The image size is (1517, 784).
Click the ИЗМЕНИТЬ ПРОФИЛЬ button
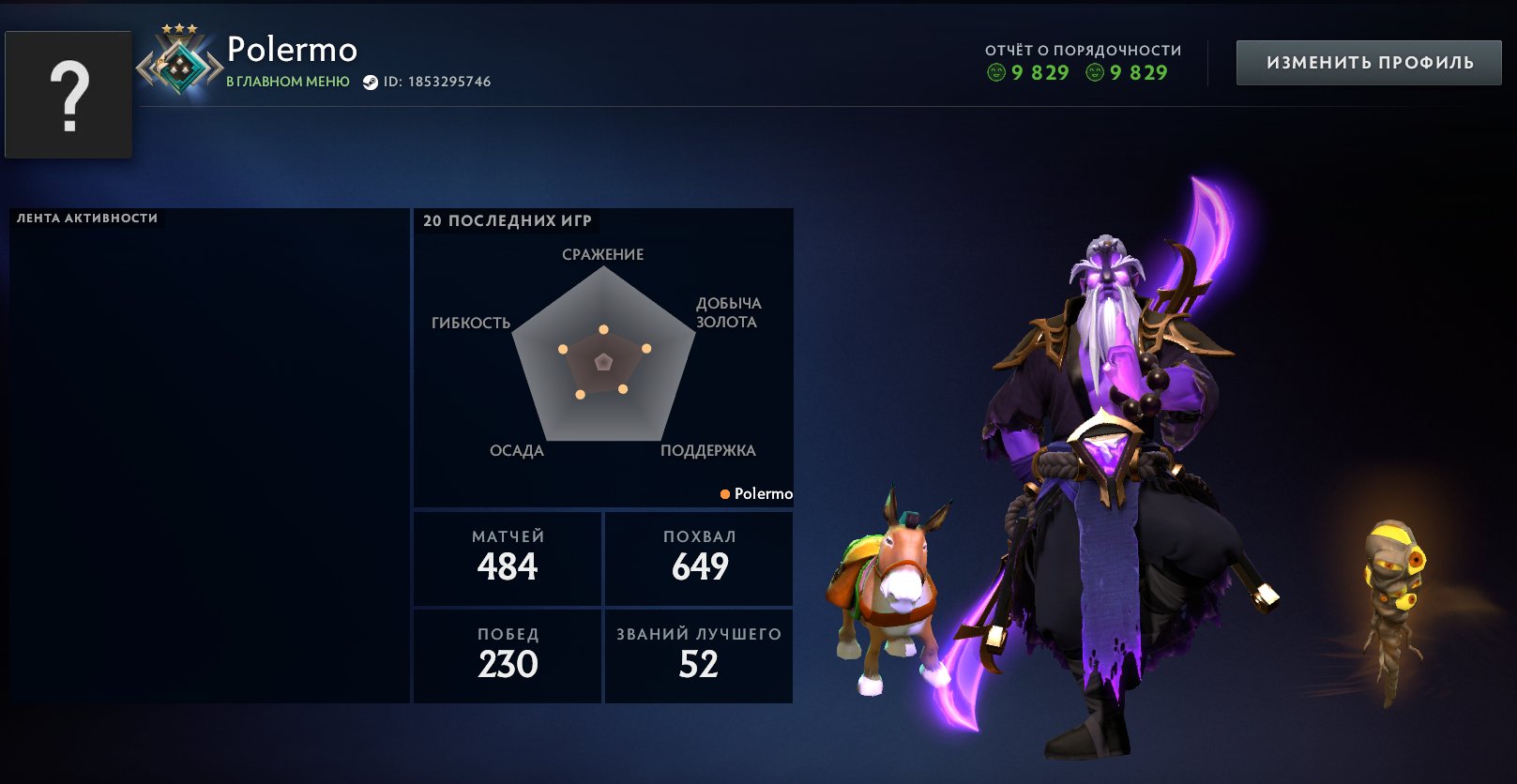[x=1369, y=63]
